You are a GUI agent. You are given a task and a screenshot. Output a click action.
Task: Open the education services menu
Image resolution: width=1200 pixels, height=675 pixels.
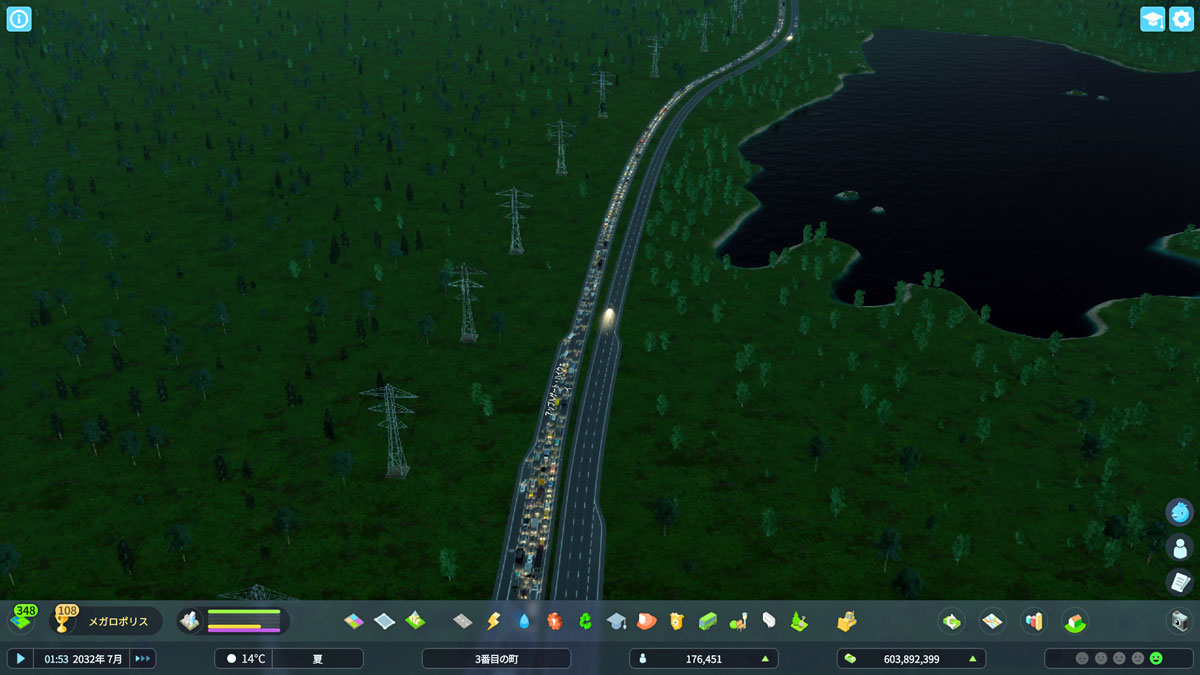point(616,621)
